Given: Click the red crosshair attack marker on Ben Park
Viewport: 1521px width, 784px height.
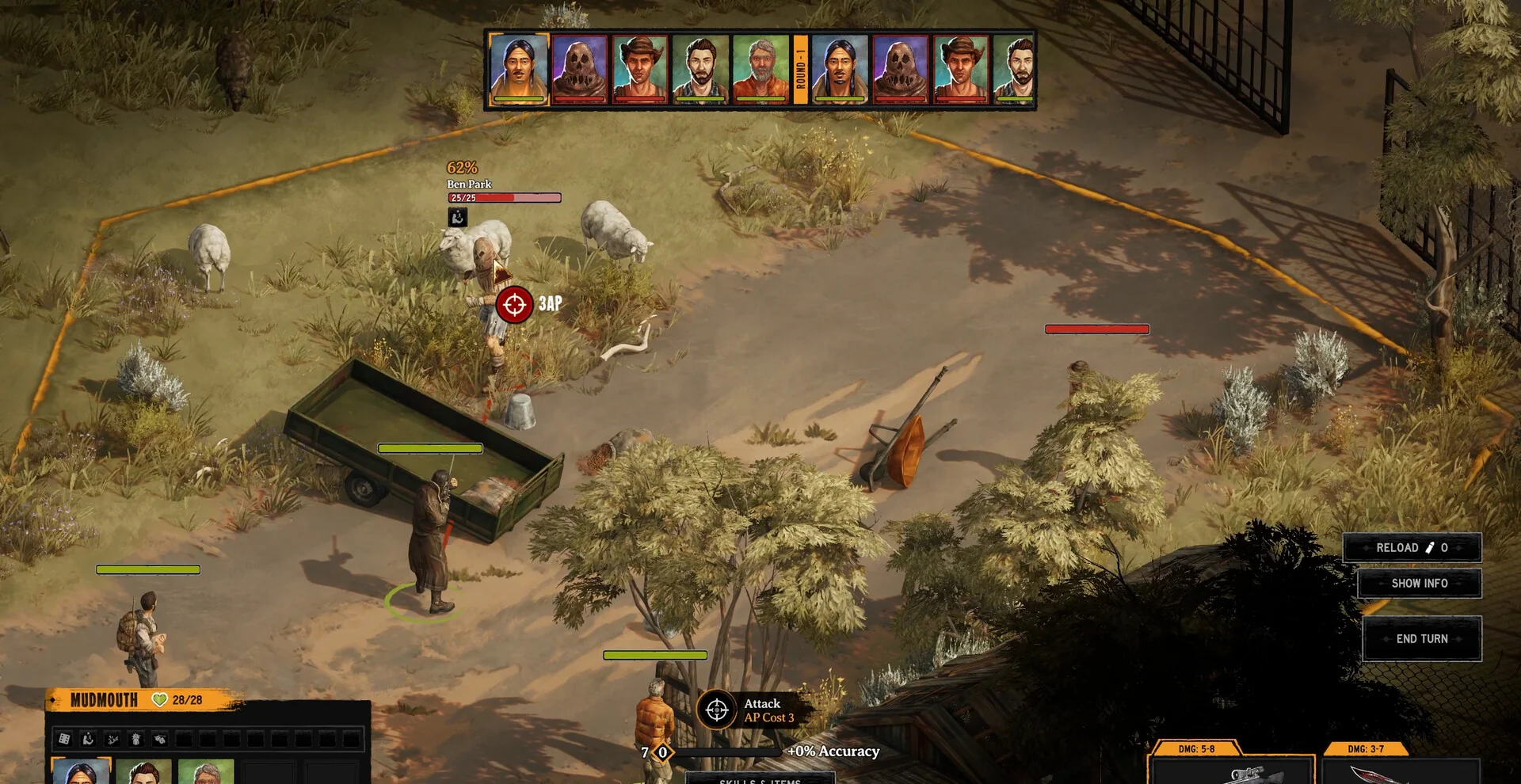Looking at the screenshot, I should [514, 304].
